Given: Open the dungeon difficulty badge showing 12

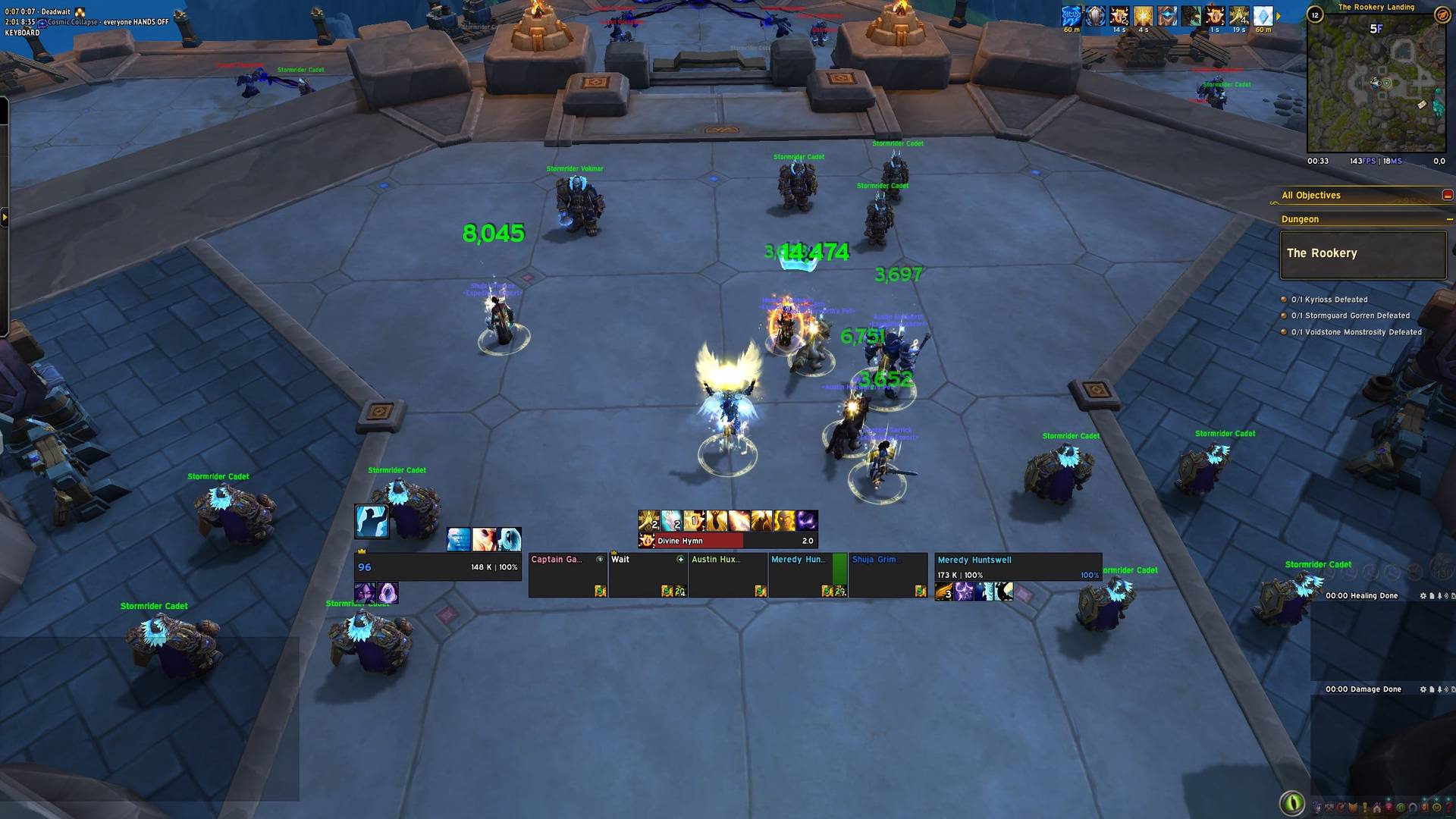Looking at the screenshot, I should [1315, 14].
